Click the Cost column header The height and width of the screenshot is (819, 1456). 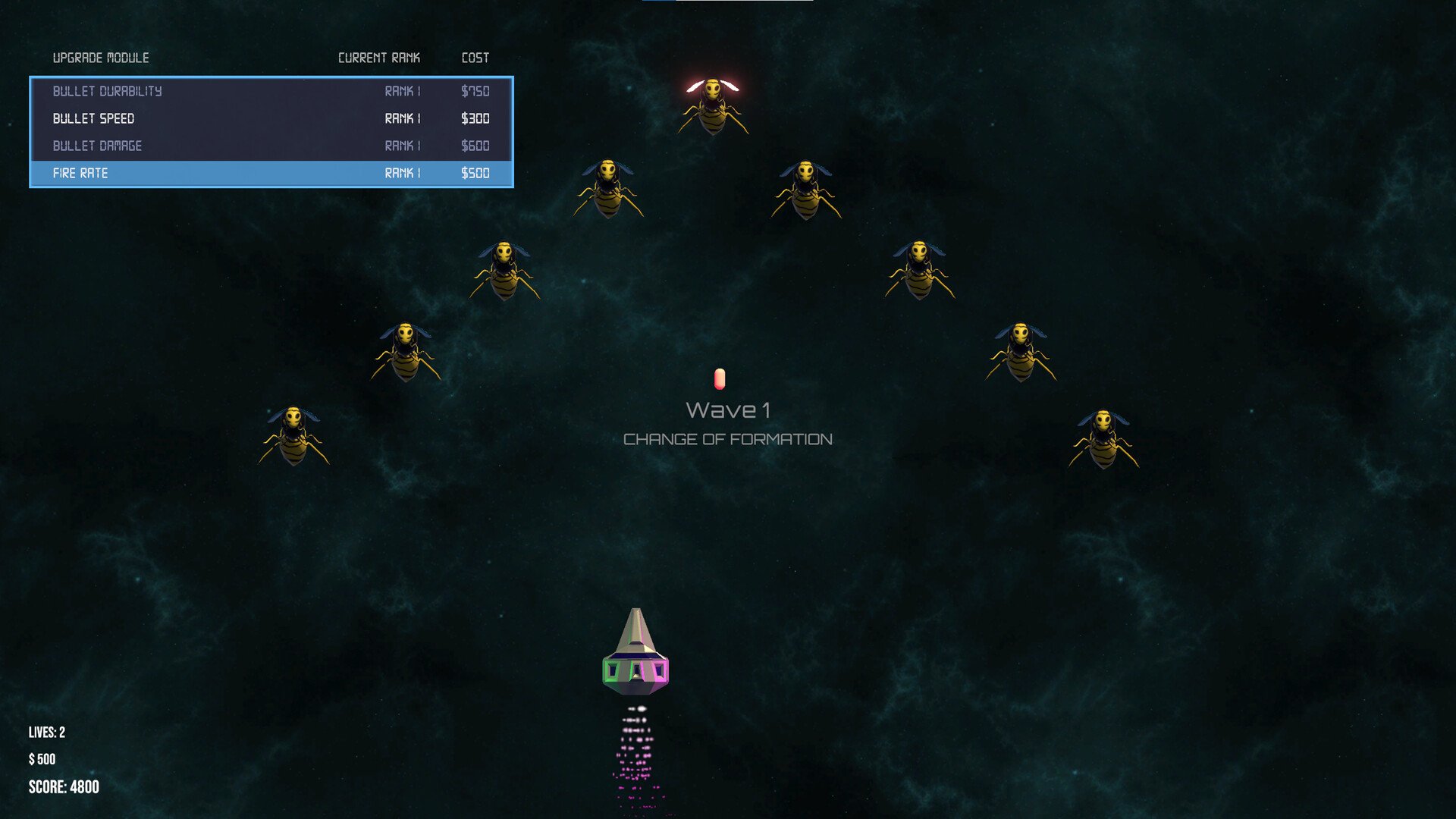pos(475,57)
